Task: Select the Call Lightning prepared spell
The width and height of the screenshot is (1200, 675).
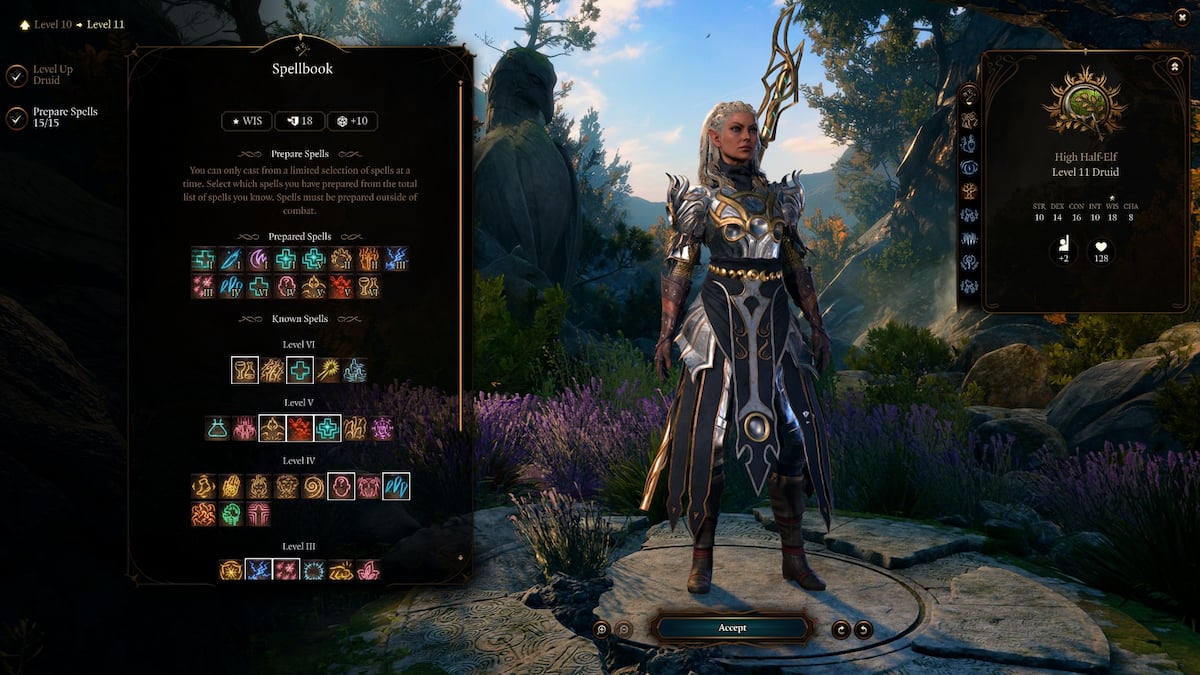Action: click(x=396, y=259)
